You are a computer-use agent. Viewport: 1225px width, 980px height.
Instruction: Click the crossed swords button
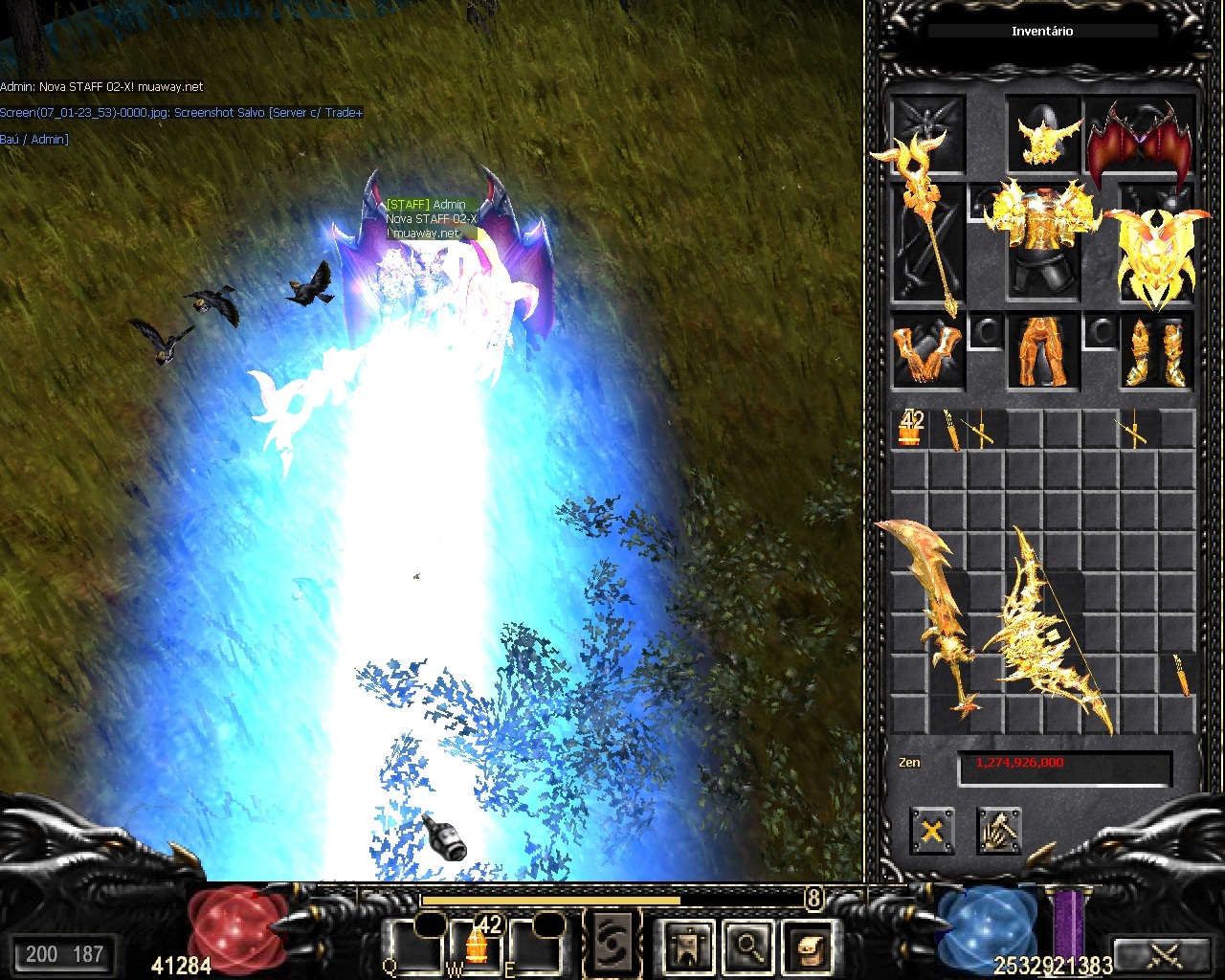point(1164,954)
